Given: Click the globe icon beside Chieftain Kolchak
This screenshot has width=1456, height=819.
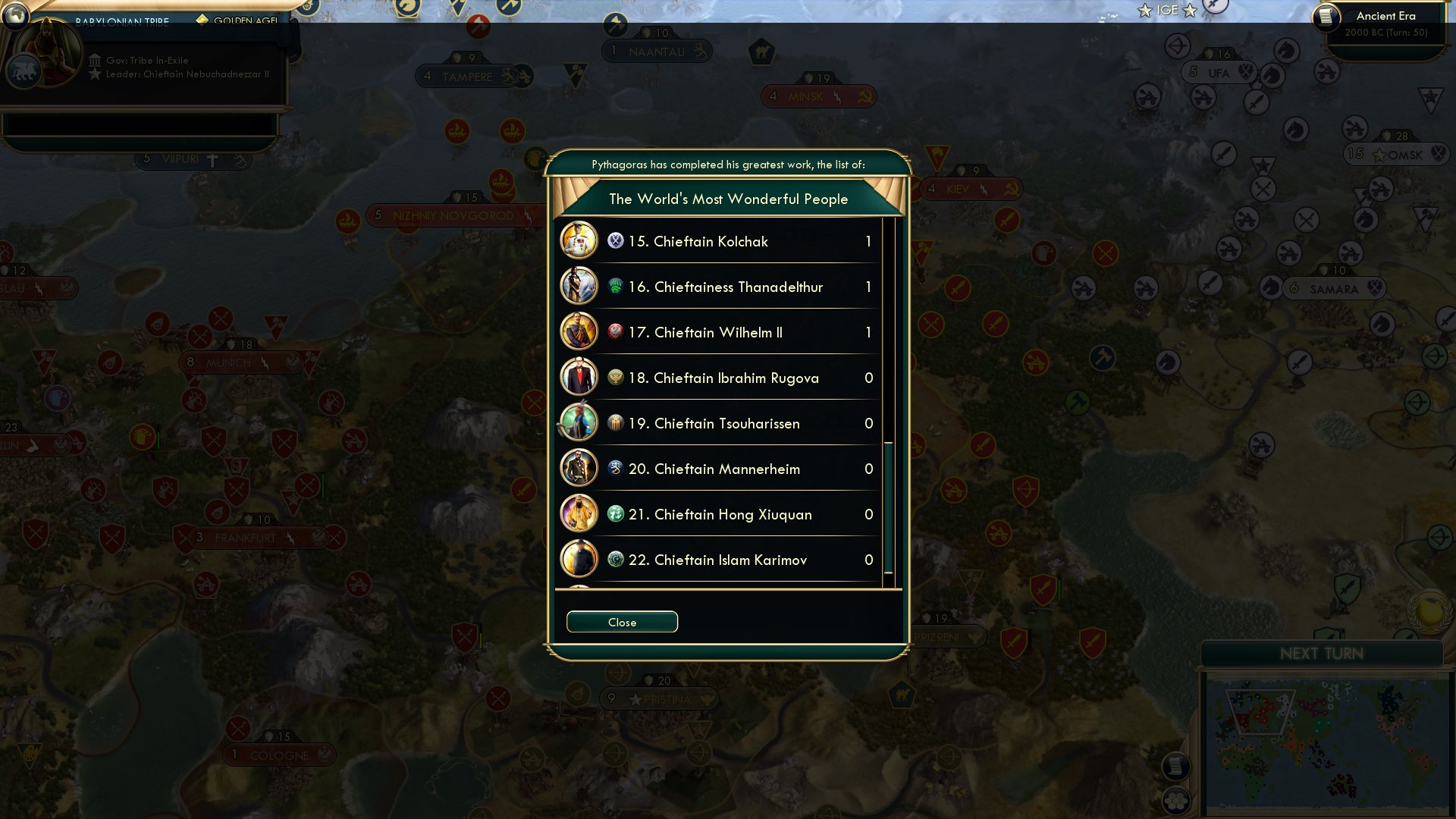Looking at the screenshot, I should tap(614, 241).
